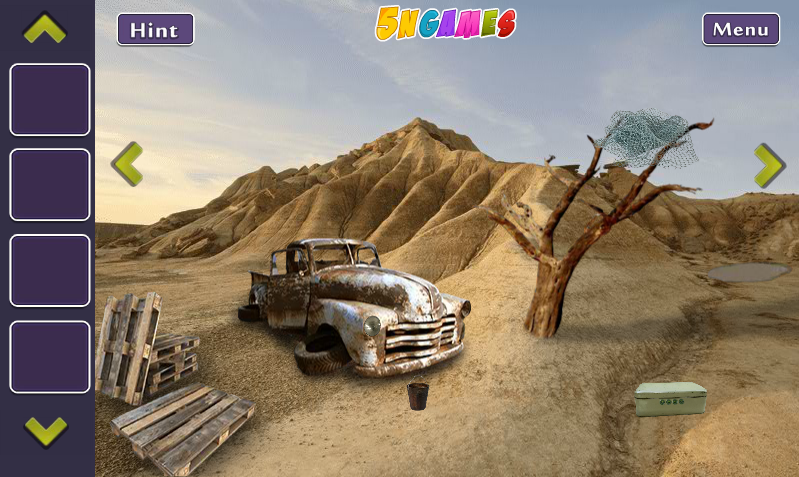Viewport: 799px width, 477px height.
Task: Click the inventory up arrow
Action: pyautogui.click(x=45, y=28)
